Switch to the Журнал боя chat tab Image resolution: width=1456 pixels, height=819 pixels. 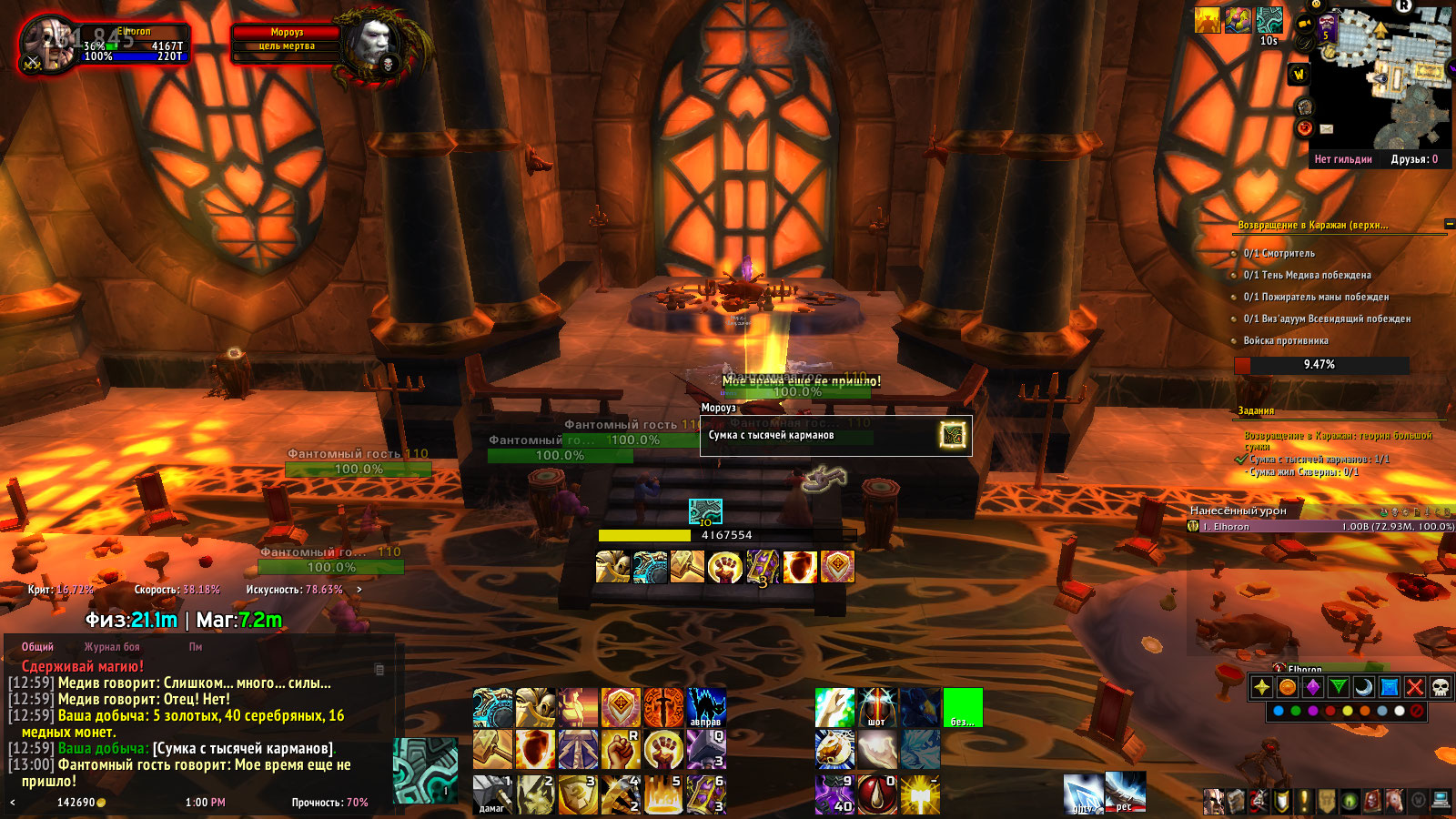tap(112, 647)
